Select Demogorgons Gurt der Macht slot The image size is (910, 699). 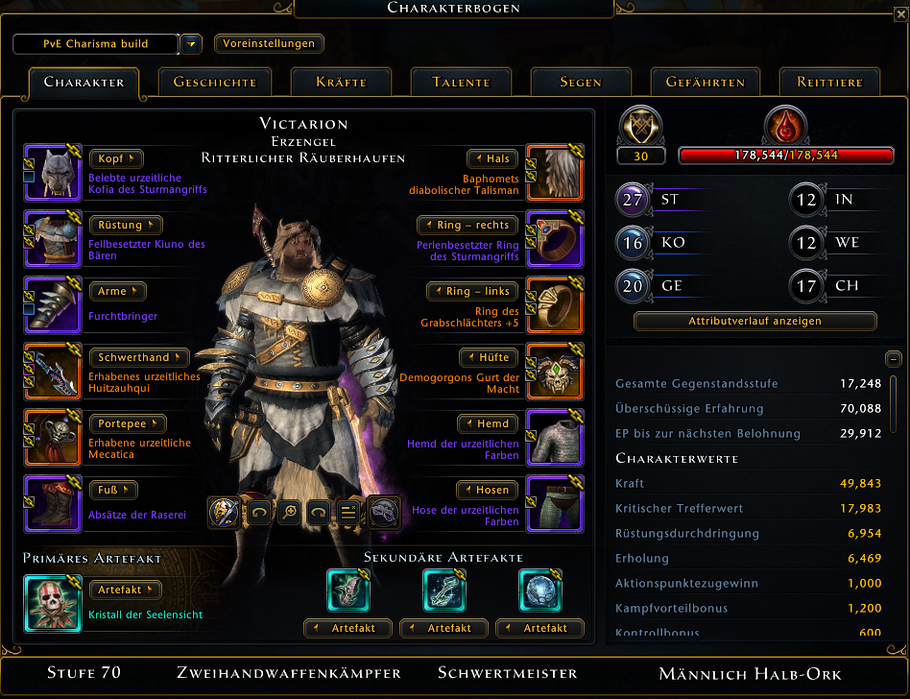coord(555,371)
